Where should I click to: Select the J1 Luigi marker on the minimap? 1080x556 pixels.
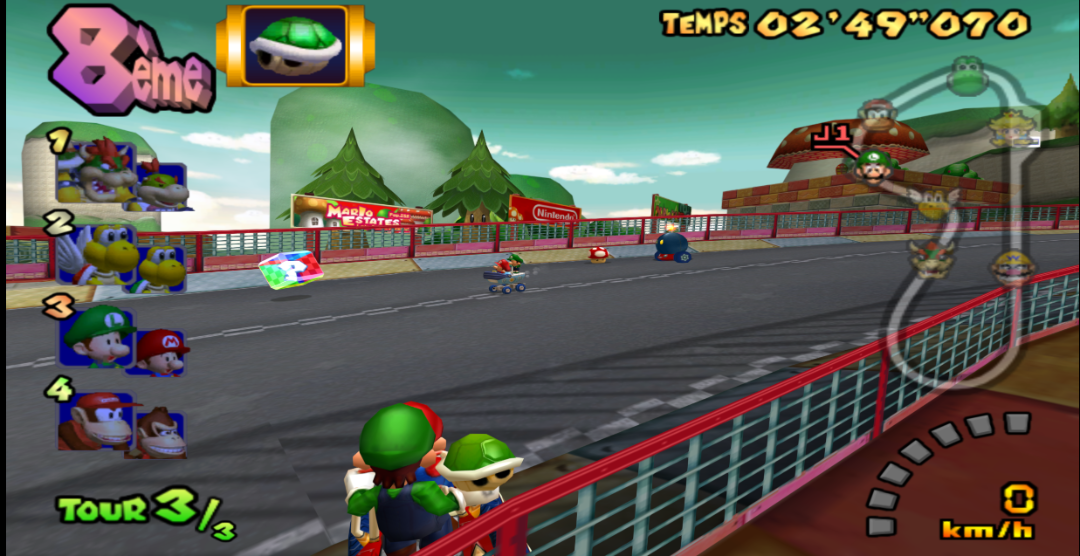(874, 167)
